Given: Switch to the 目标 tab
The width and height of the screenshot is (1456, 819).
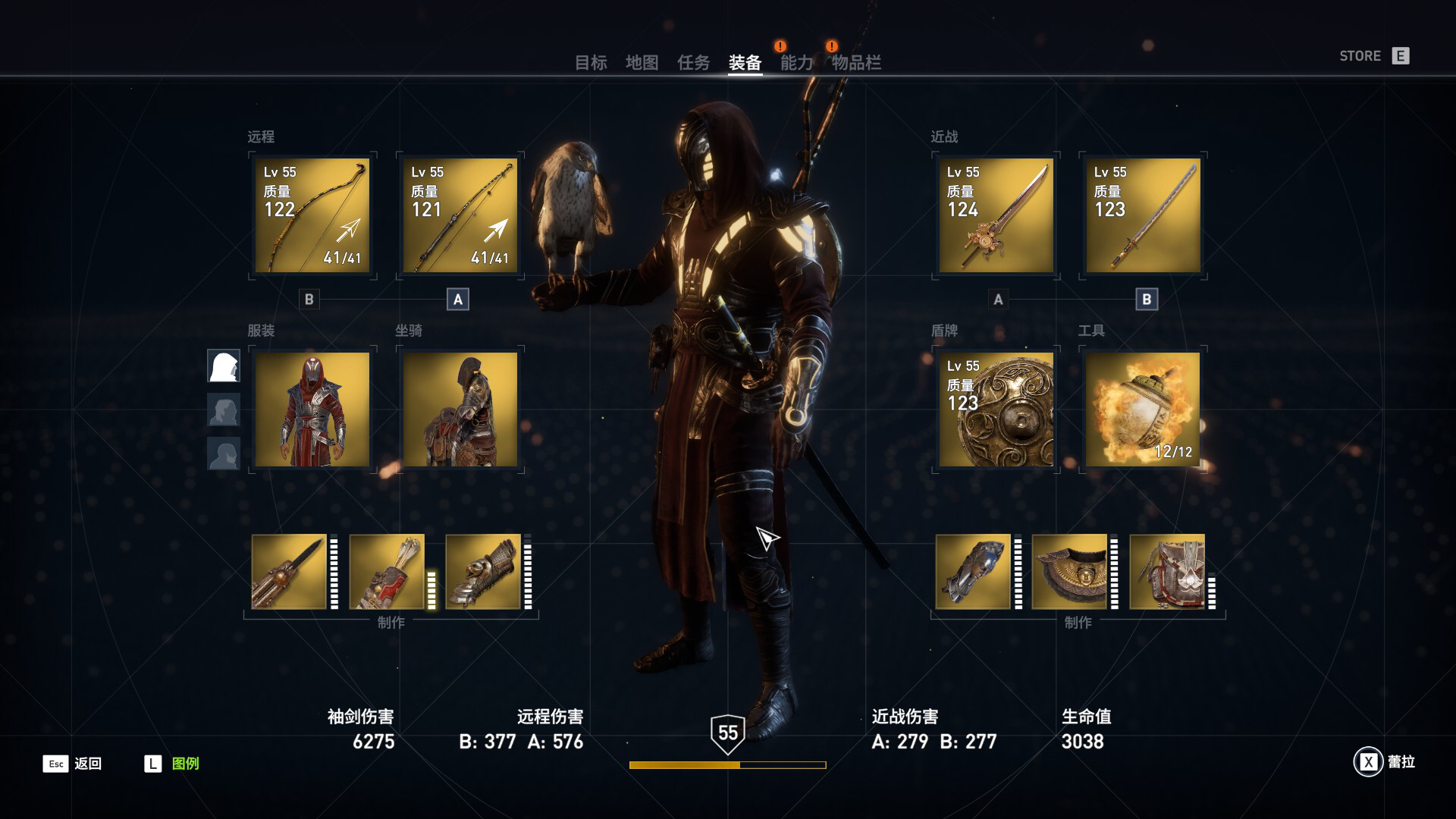Looking at the screenshot, I should pos(591,63).
